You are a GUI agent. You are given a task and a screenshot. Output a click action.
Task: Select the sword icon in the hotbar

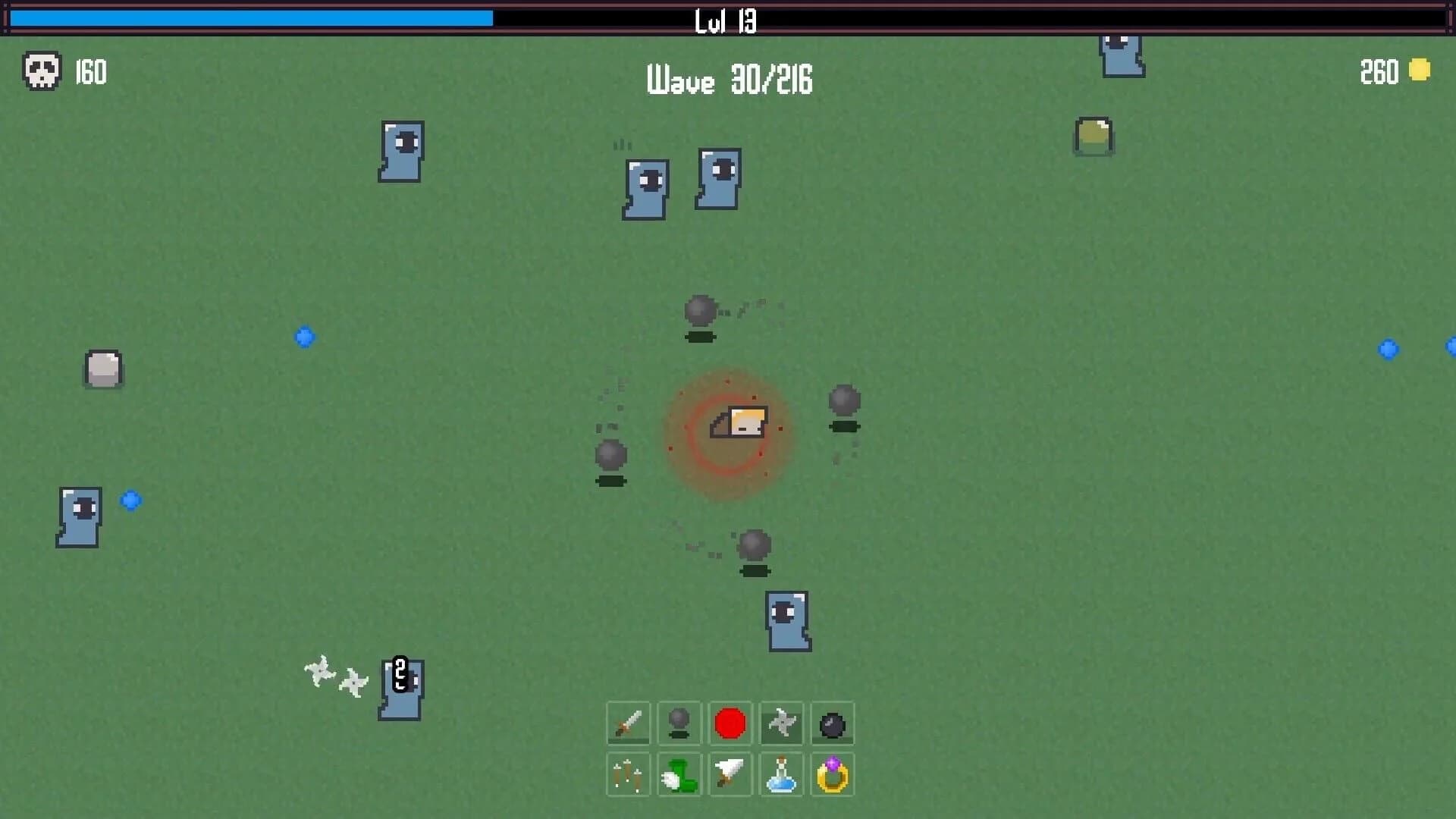[627, 723]
